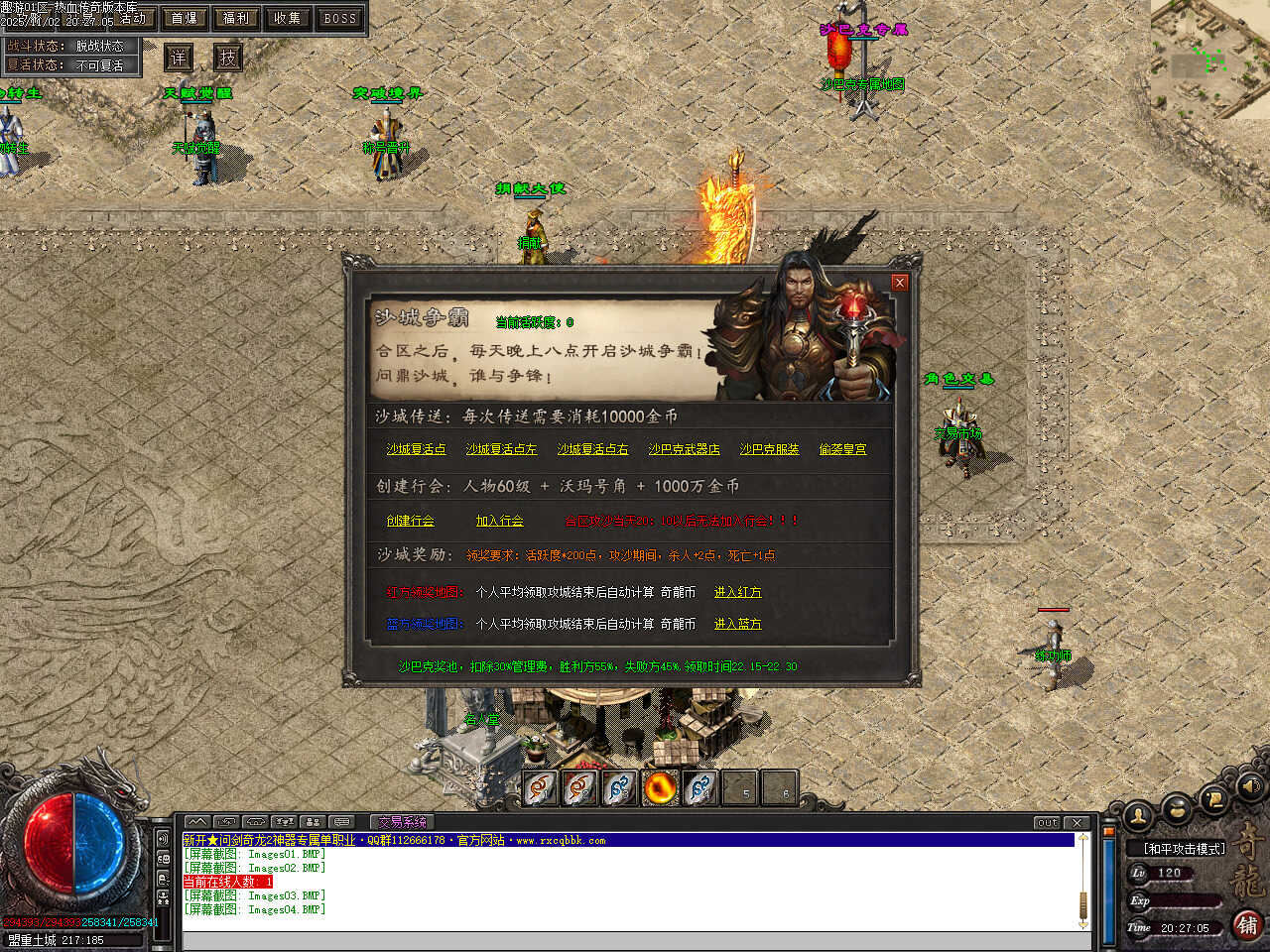Go to 沙巴克服装 shop
This screenshot has height=952, width=1270.
point(769,449)
